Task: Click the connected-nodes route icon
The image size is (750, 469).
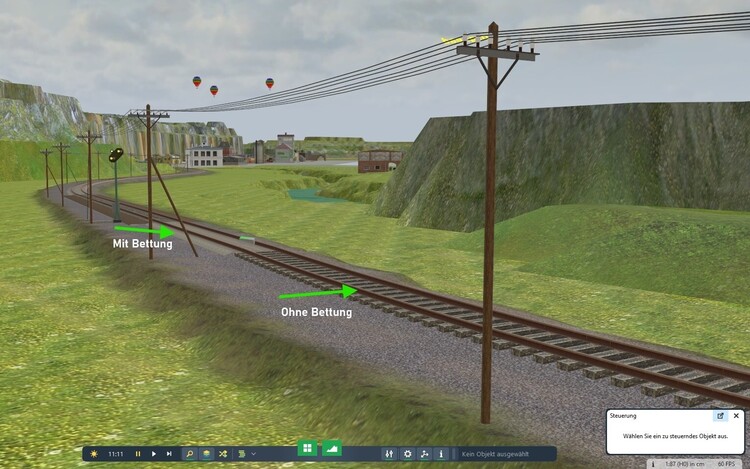Action: click(x=425, y=454)
